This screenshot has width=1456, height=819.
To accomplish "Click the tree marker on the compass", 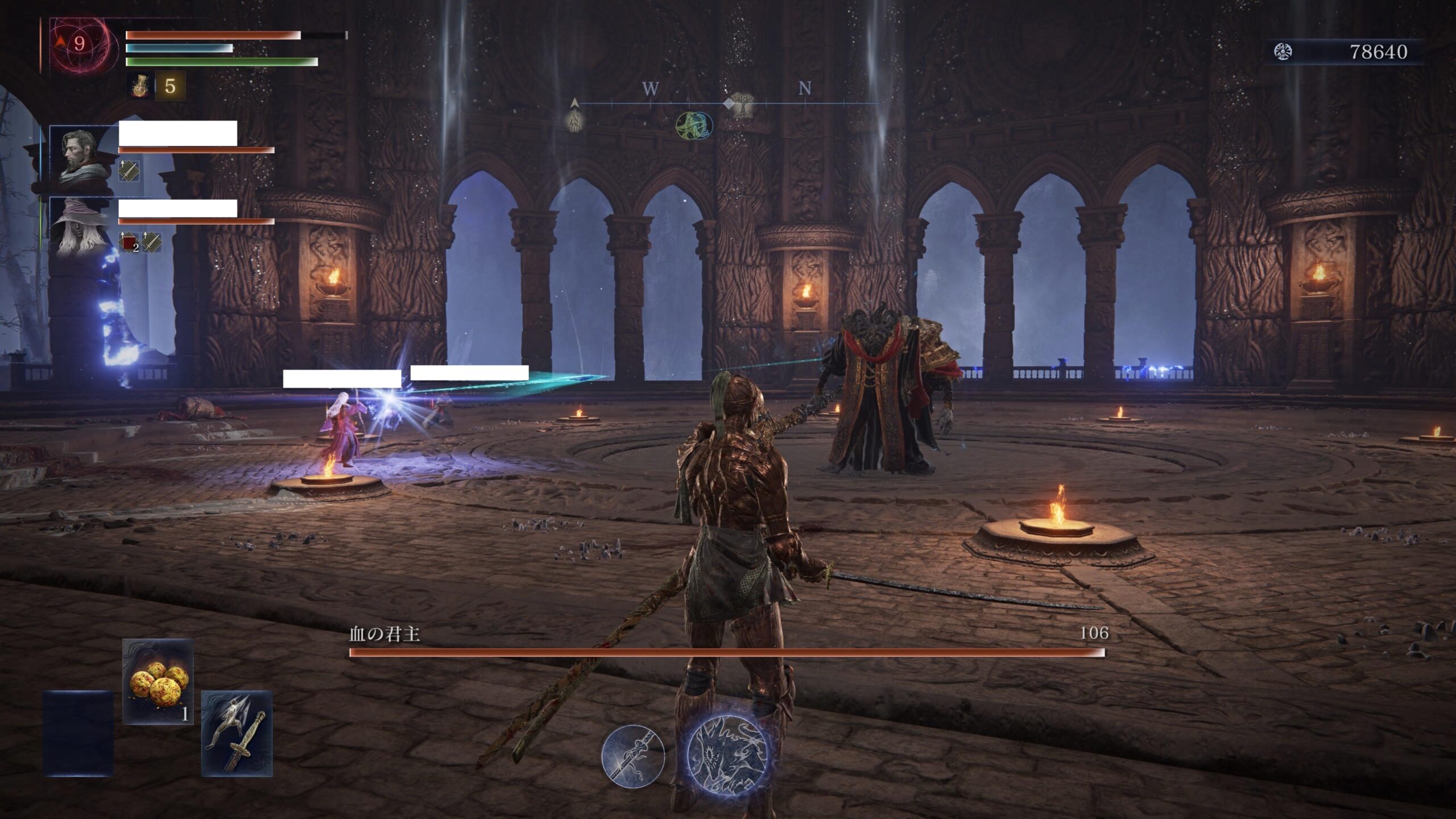I will [x=741, y=105].
